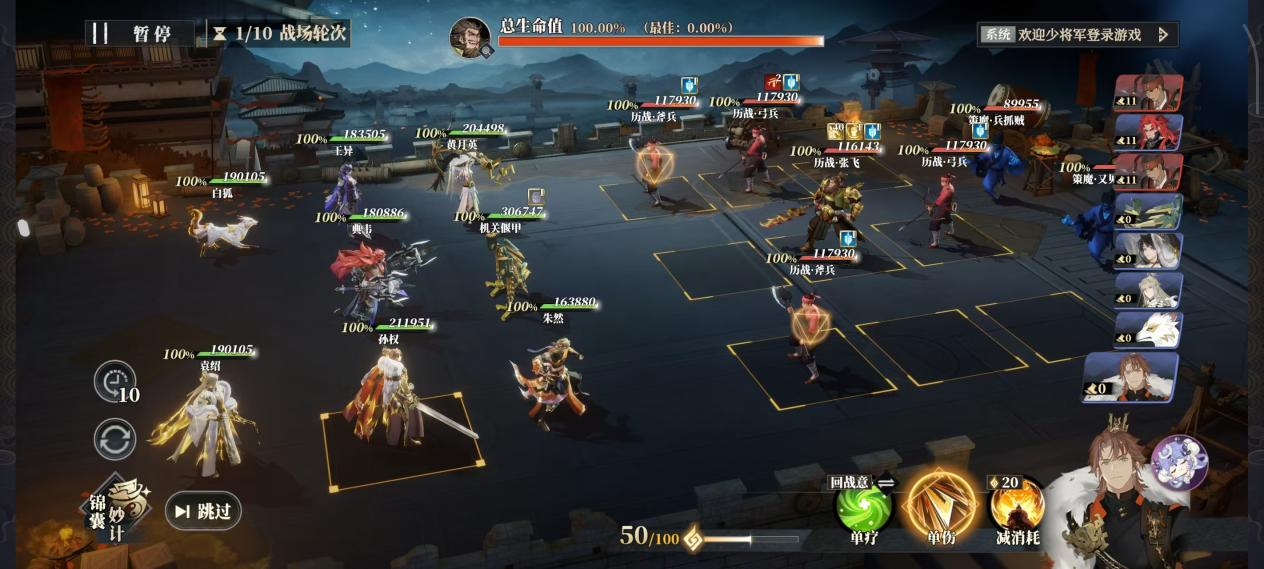
Task: Click the clock icon showing 10
Action: 114,381
